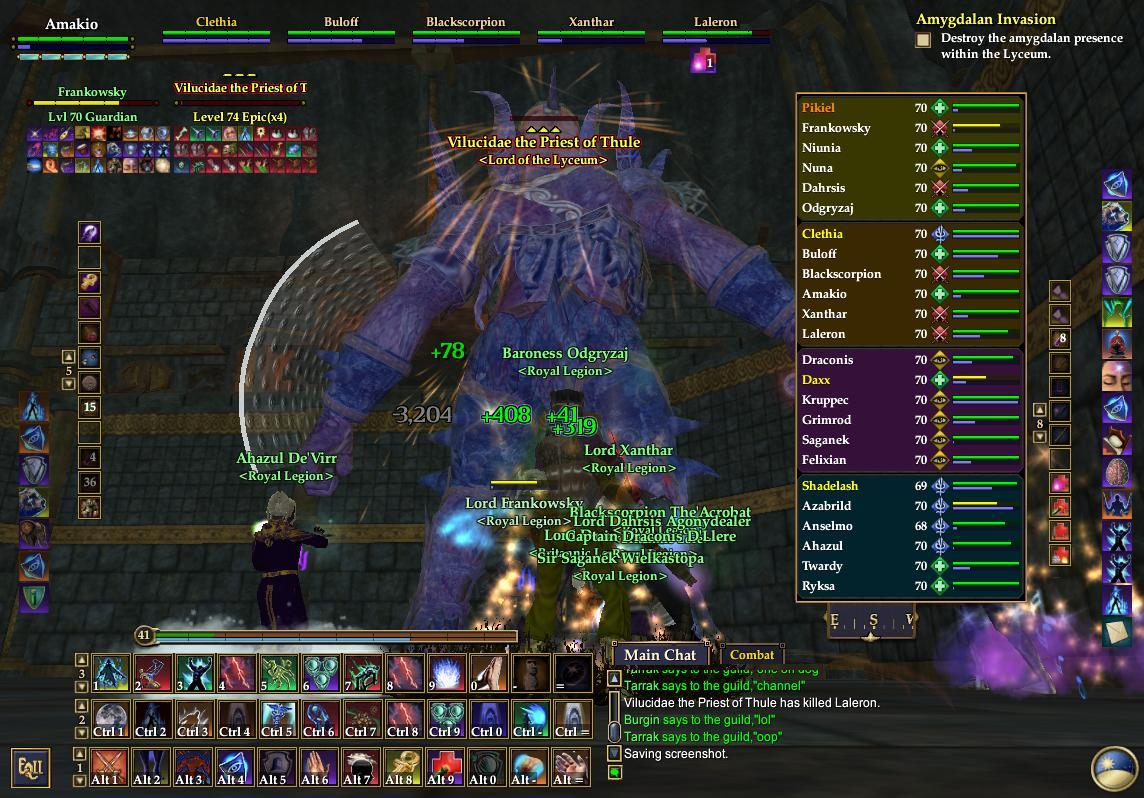Pick Daxx in the raid window
Image resolution: width=1144 pixels, height=798 pixels.
click(x=816, y=380)
